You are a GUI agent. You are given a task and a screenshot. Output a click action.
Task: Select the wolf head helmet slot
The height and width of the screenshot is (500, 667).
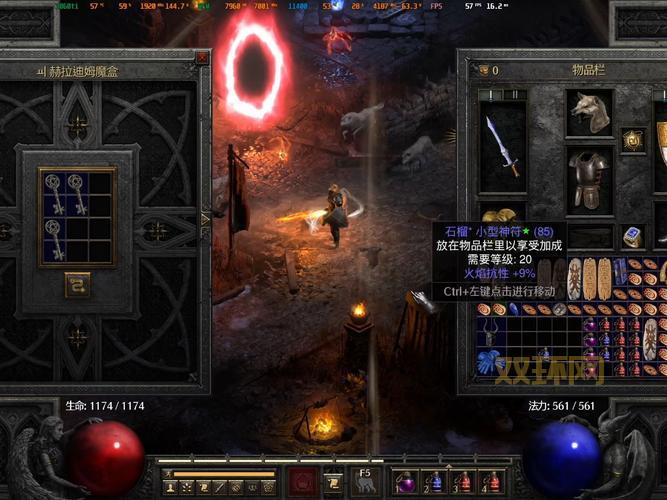pos(589,112)
